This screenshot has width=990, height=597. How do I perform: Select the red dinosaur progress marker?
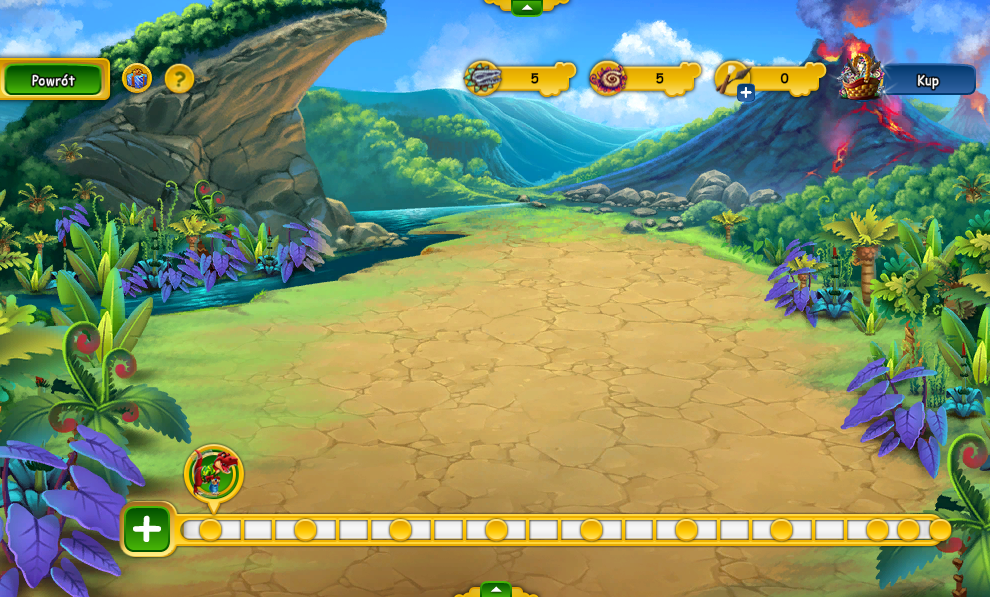pyautogui.click(x=214, y=472)
